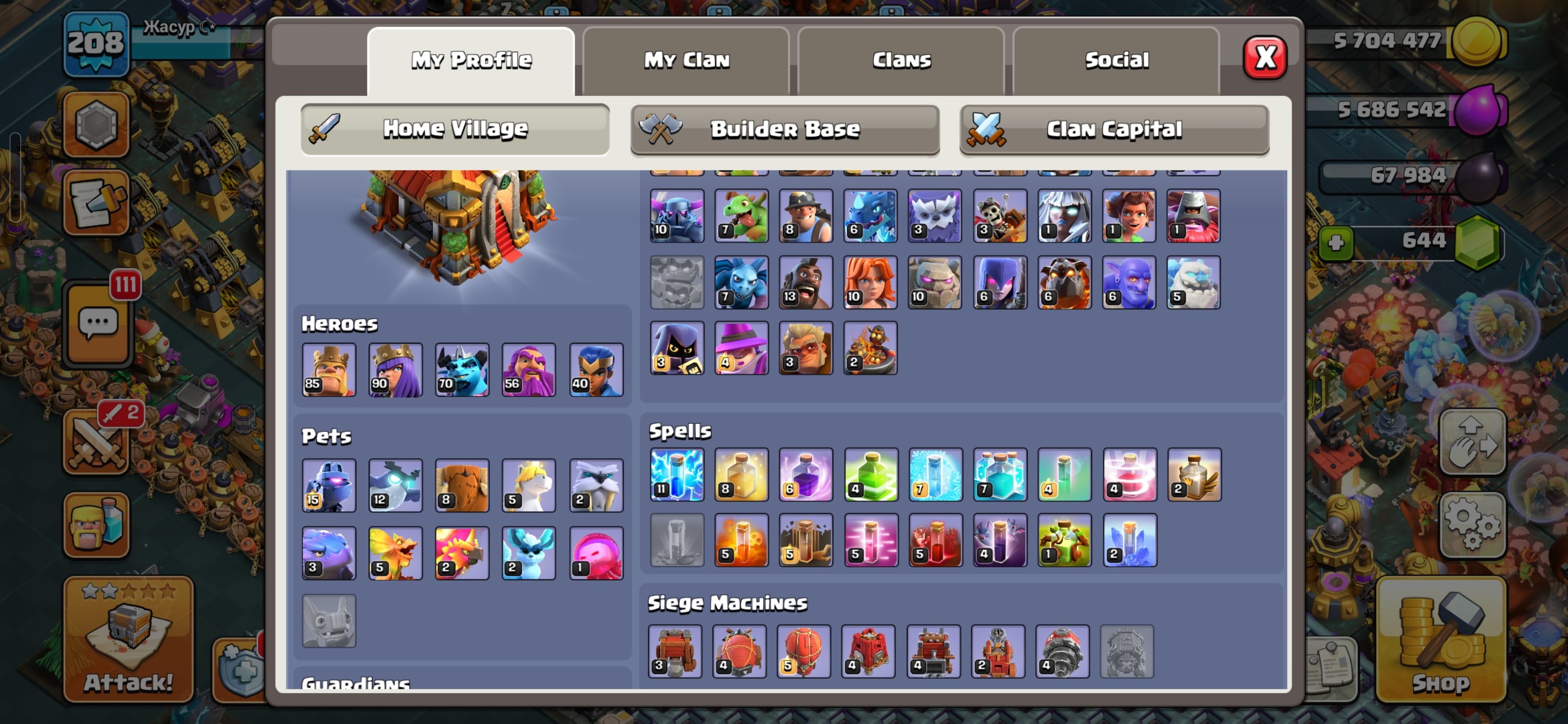Open the Social tab
The image size is (1568, 724).
(x=1116, y=59)
